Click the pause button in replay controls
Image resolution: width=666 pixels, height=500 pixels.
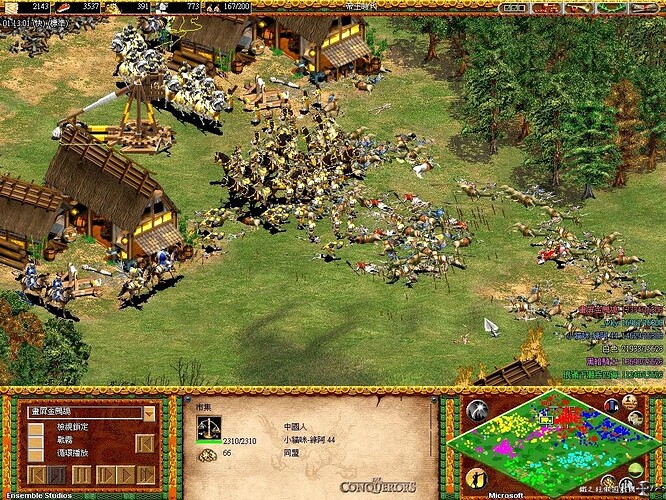[x=80, y=474]
